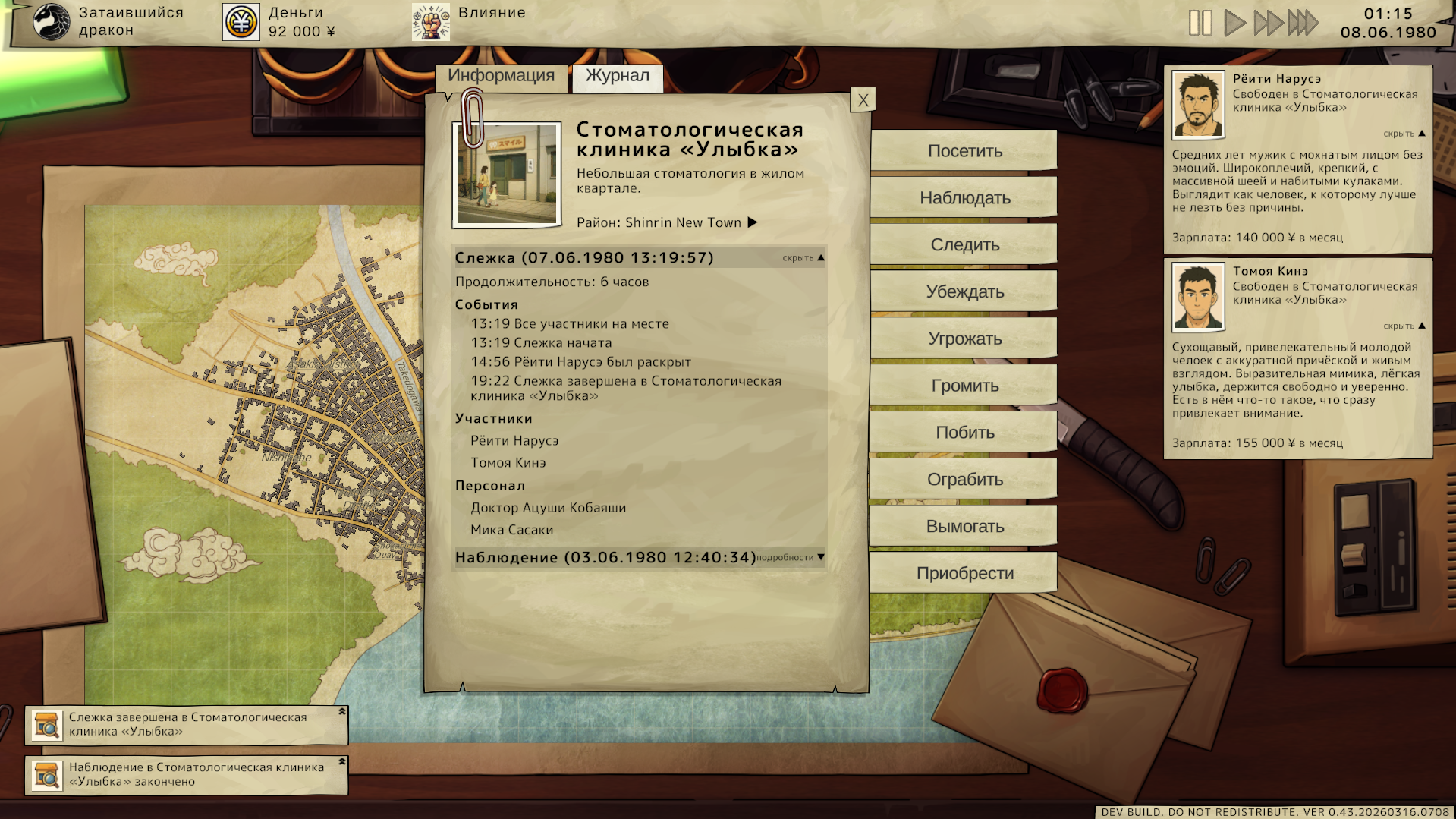Screen dimensions: 1456x819
Task: Select the Громить action
Action: coord(964,386)
